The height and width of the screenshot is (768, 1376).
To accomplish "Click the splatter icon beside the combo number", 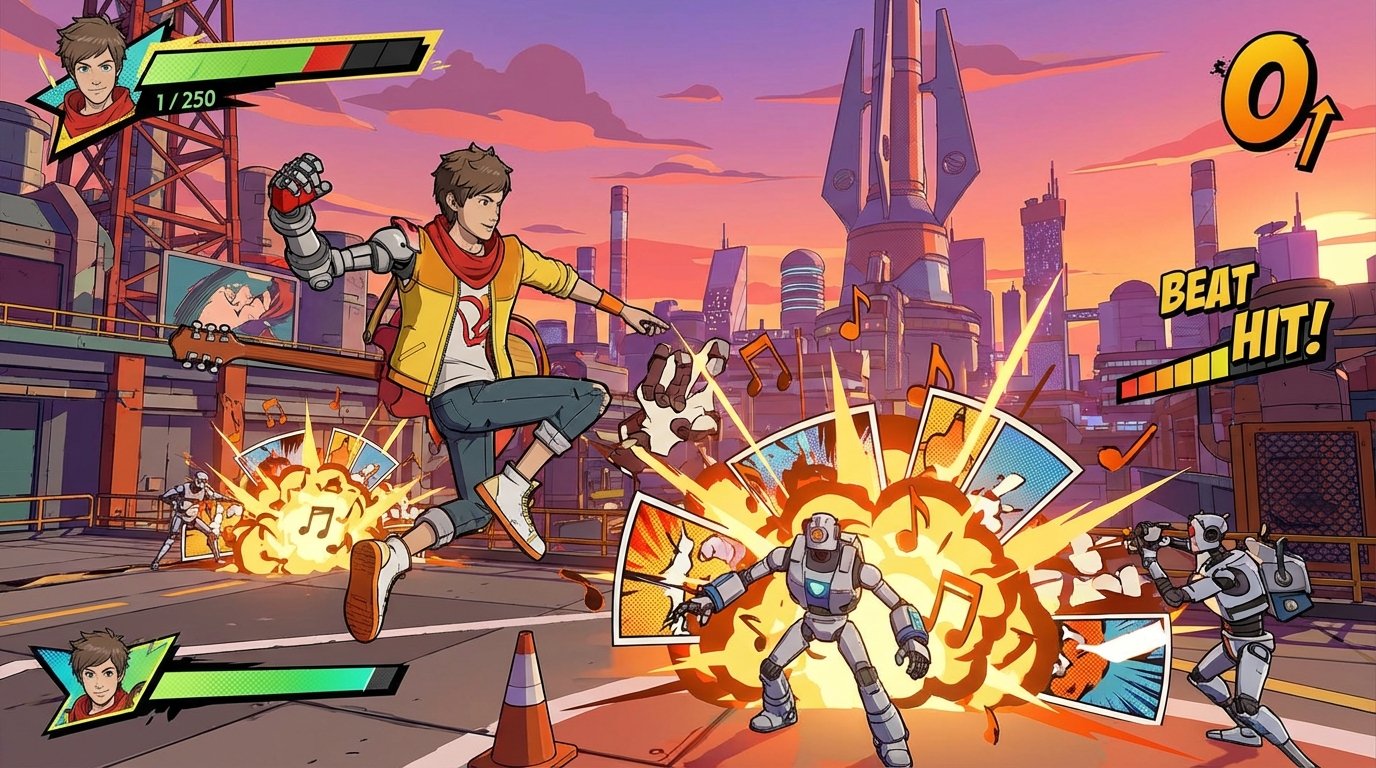I will (x=1221, y=65).
